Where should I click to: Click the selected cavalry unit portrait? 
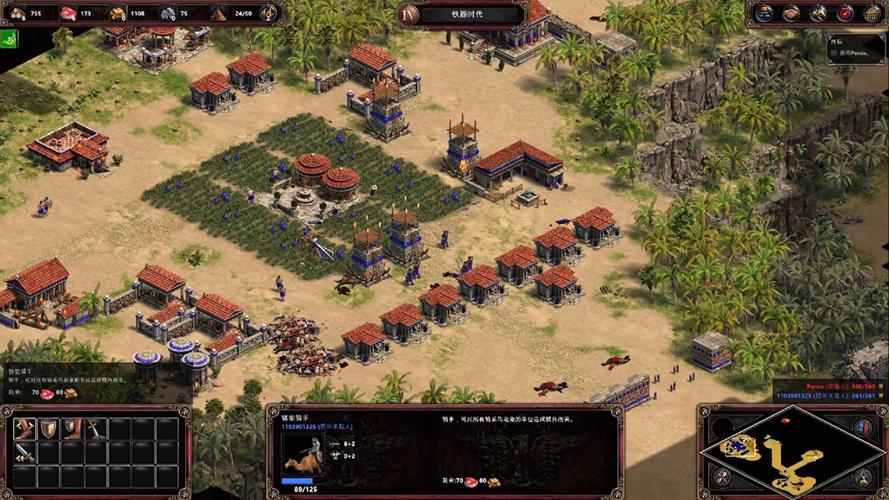click(x=302, y=458)
